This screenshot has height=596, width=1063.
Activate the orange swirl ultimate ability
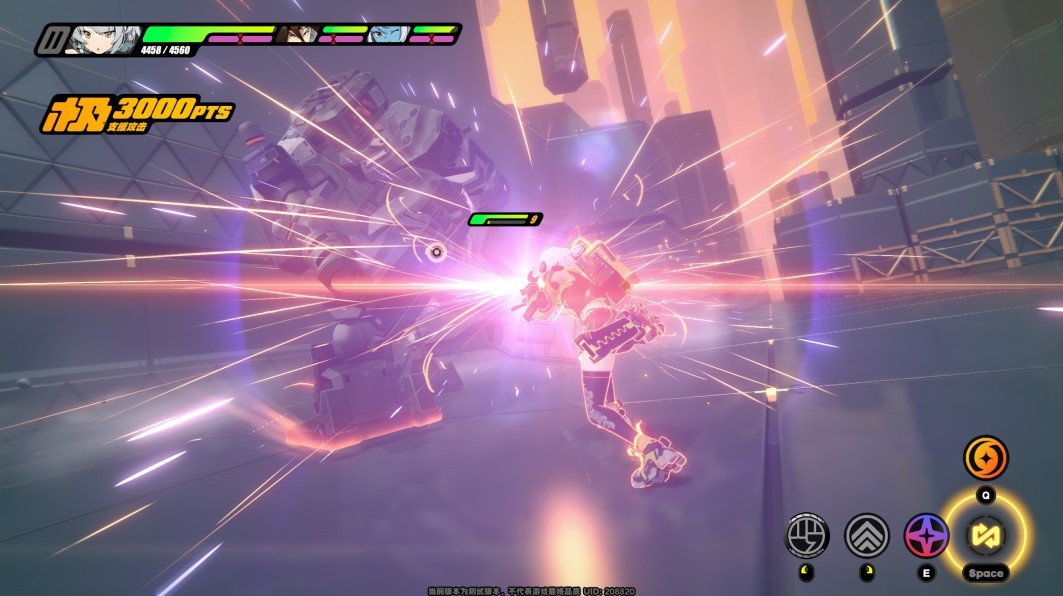[x=985, y=459]
